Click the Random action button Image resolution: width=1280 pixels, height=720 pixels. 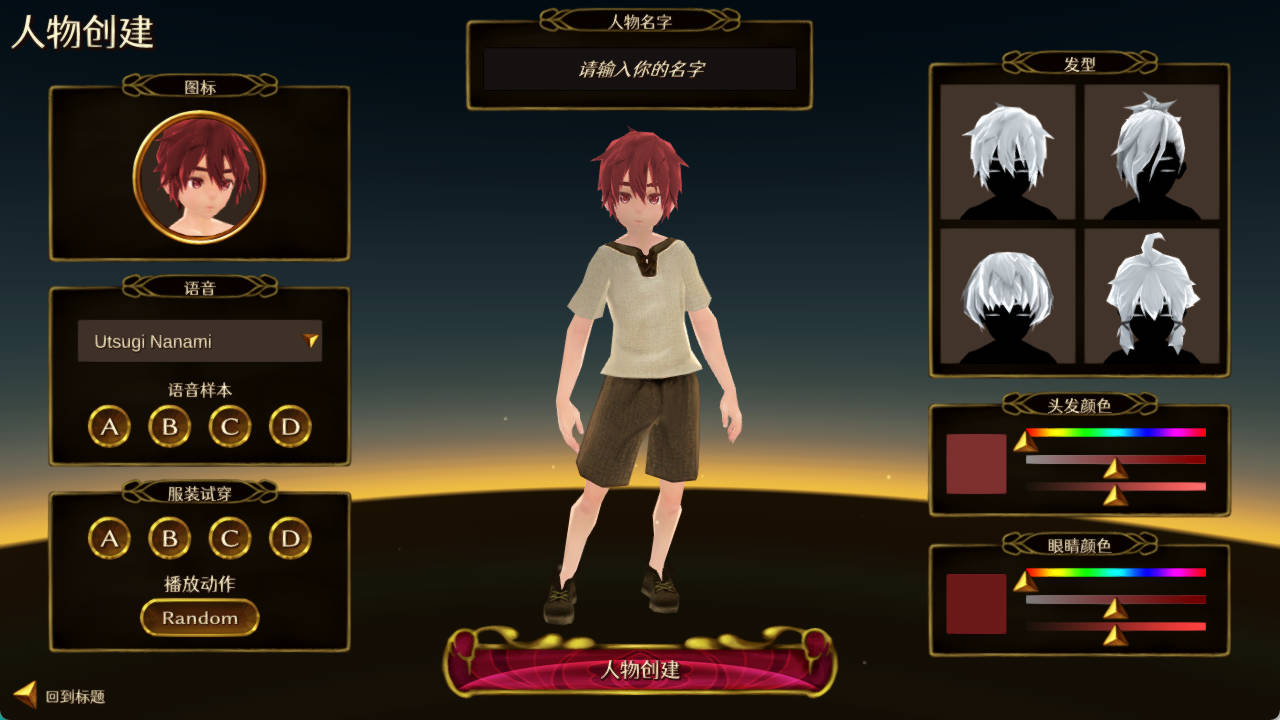[199, 617]
